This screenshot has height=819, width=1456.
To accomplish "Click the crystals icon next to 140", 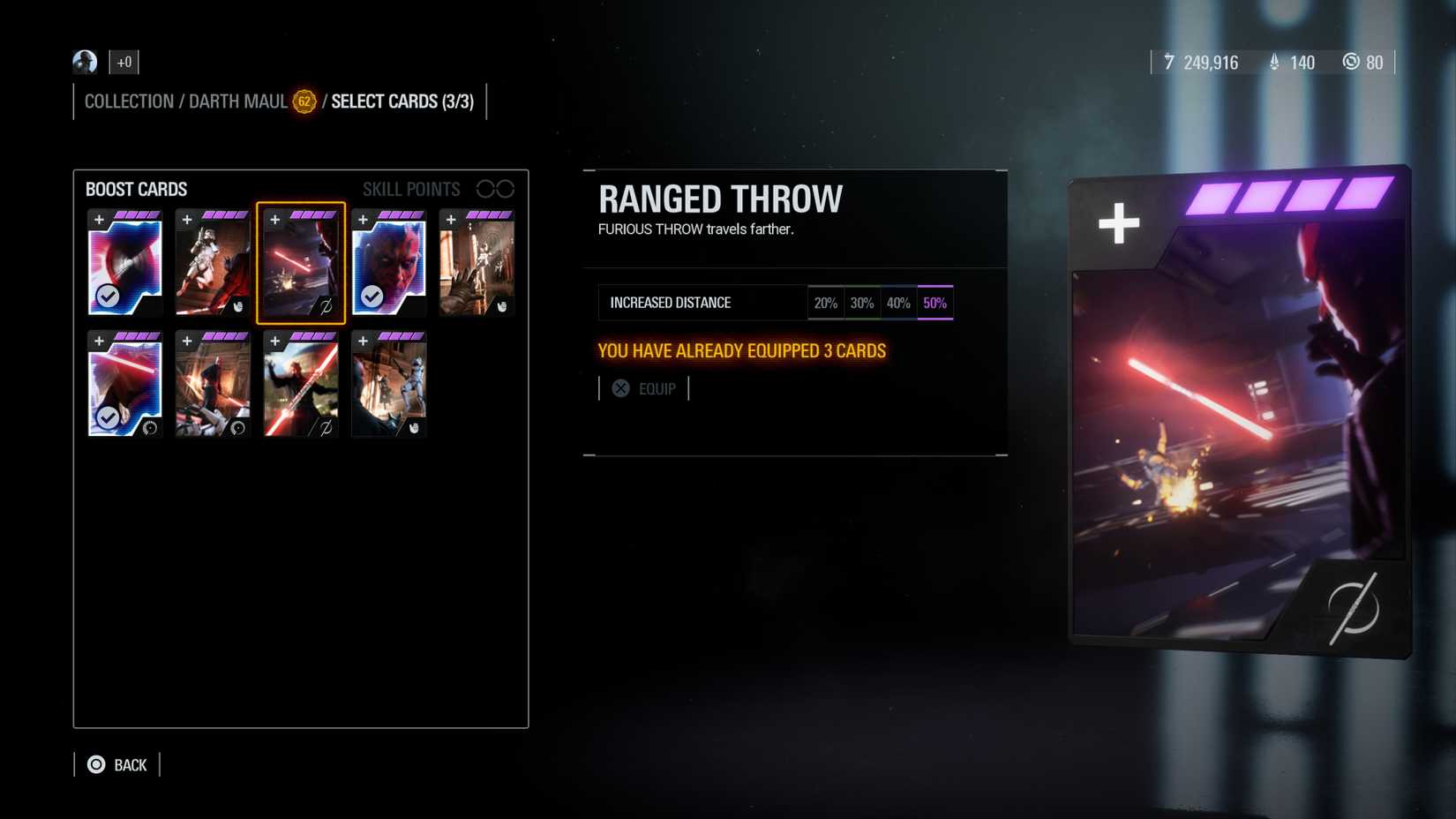I will click(x=1272, y=63).
